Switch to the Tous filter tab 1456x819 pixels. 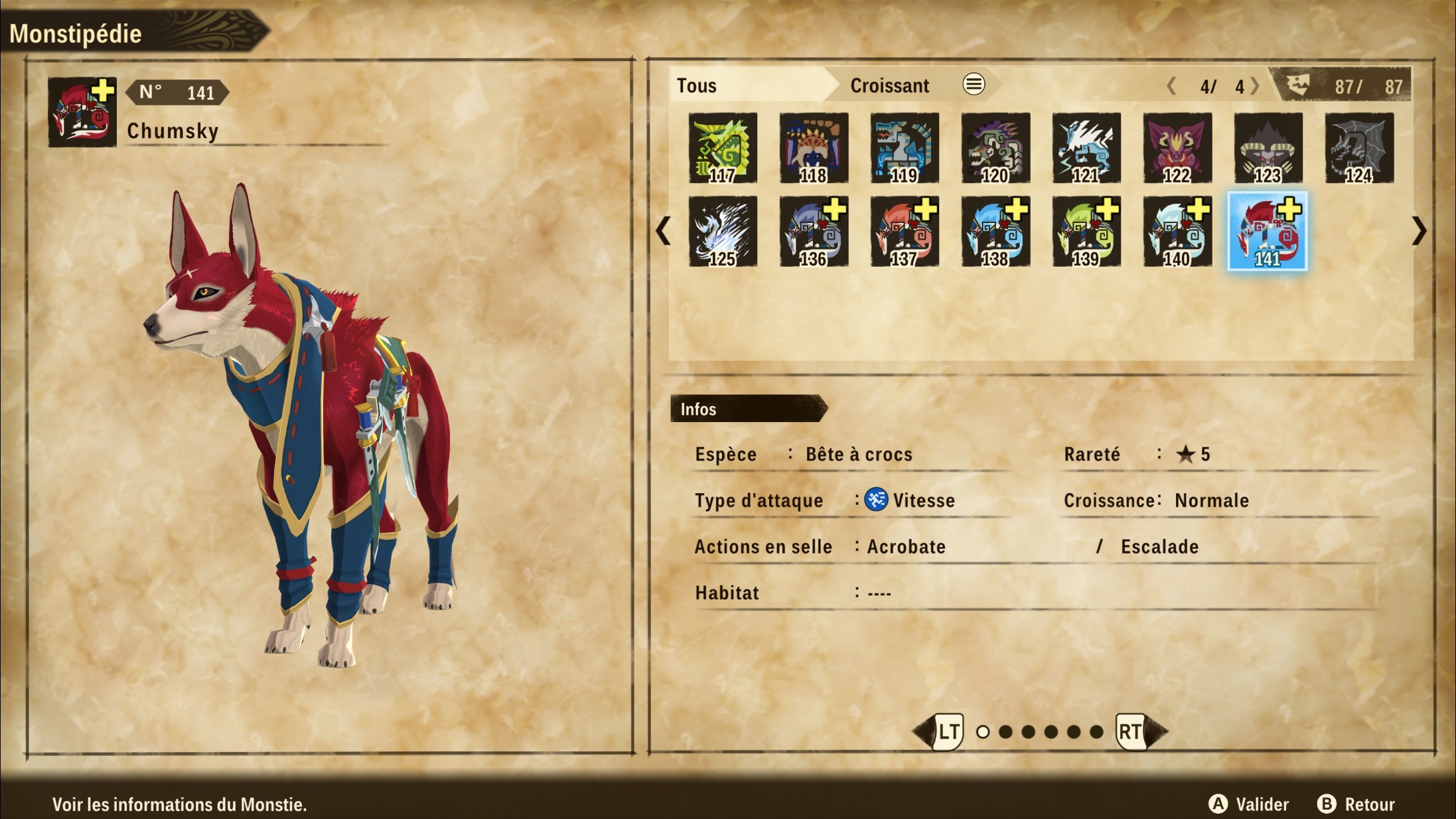697,85
